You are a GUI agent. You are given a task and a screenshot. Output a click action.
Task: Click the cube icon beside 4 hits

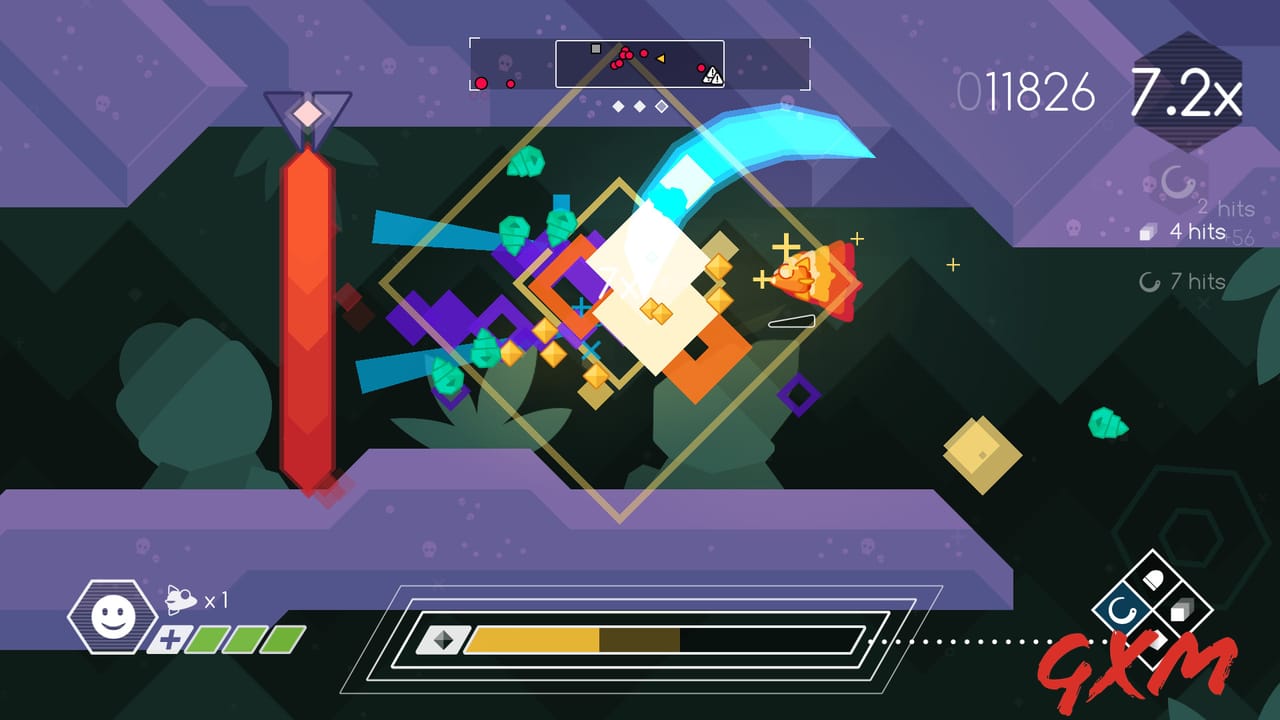click(x=1147, y=232)
